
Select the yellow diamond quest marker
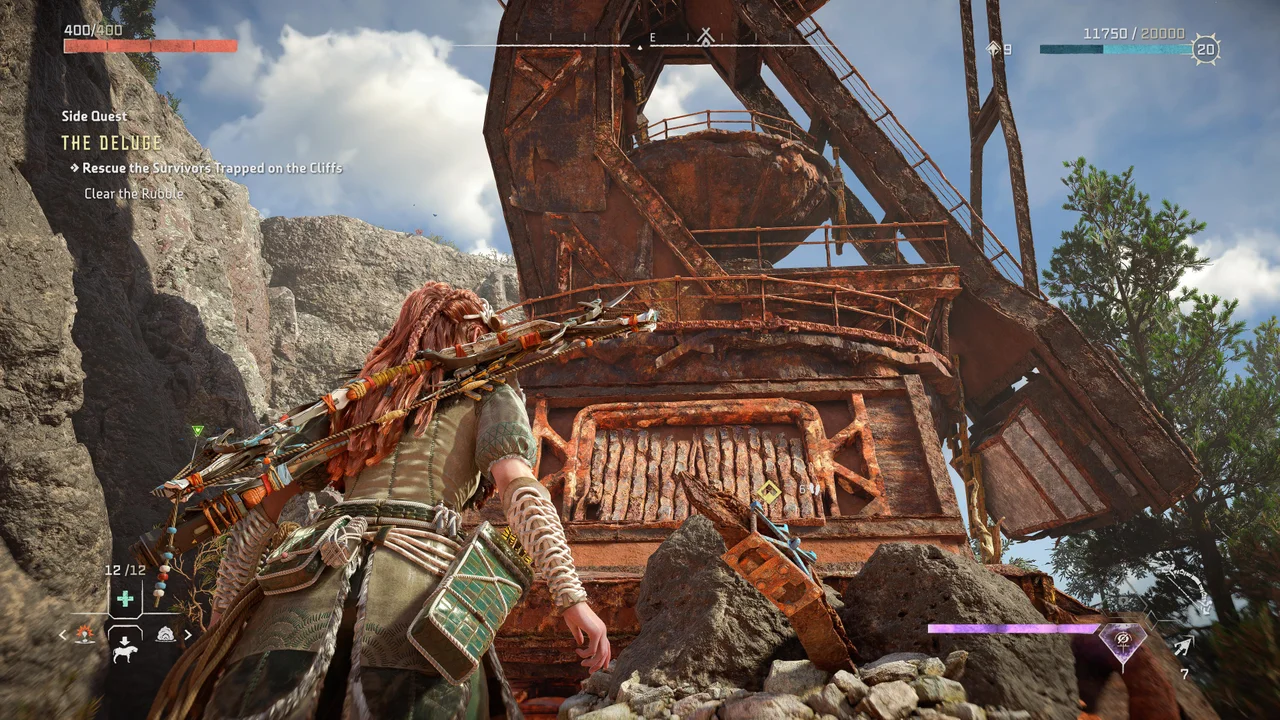[x=767, y=491]
